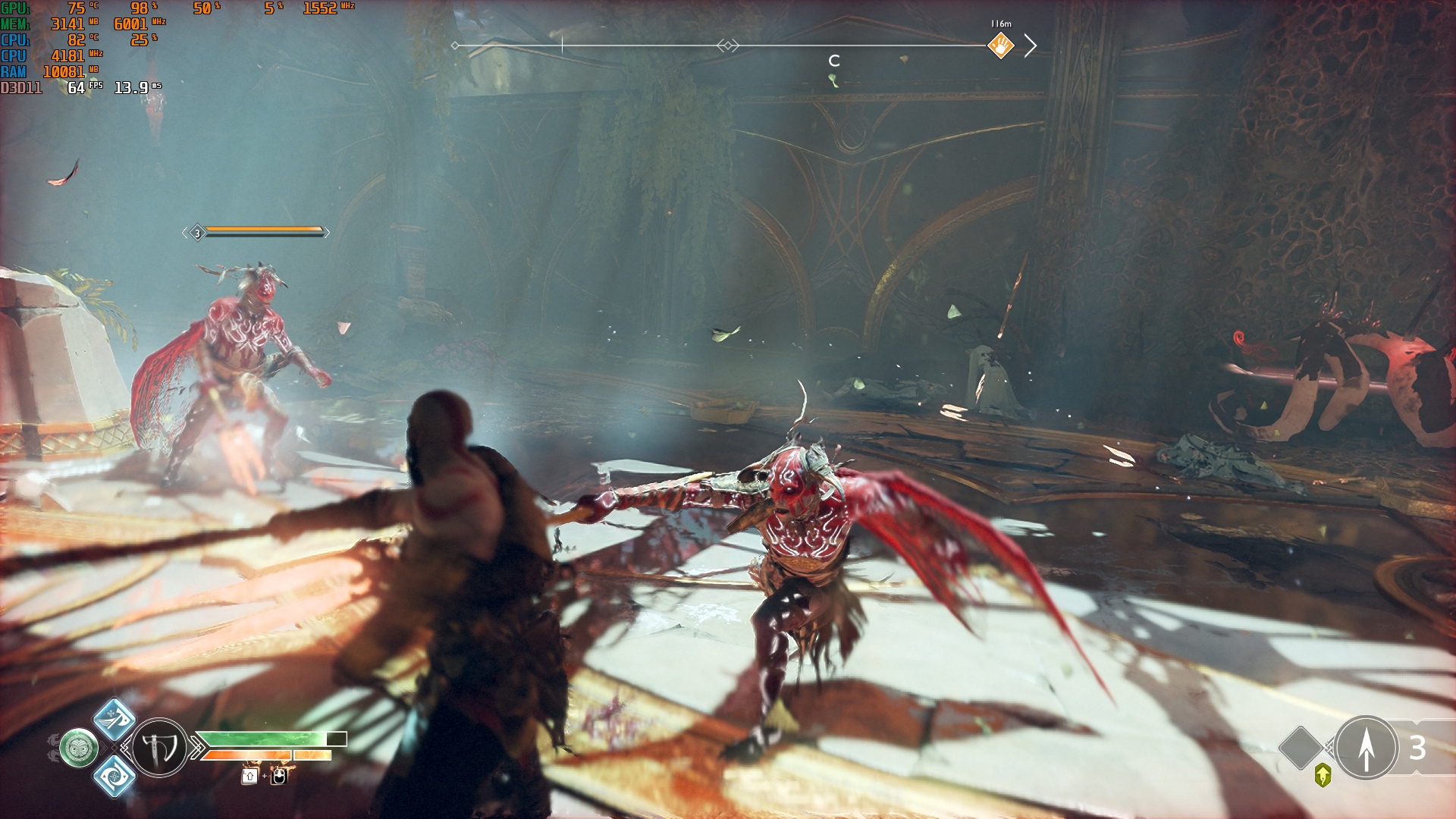This screenshot has height=819, width=1456.
Task: Click the yellow resurrection stone icon
Action: pos(1323,775)
